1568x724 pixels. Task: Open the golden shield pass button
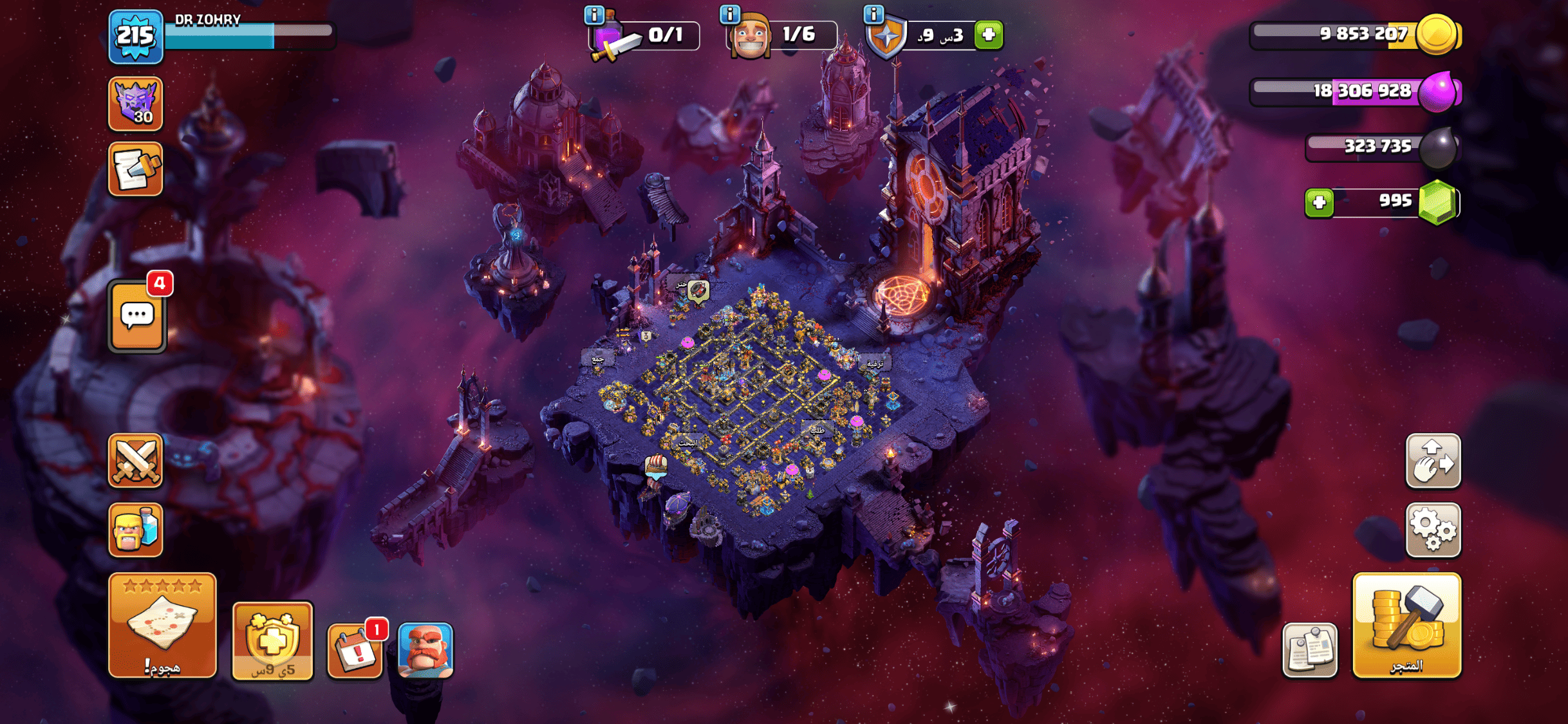click(x=272, y=641)
